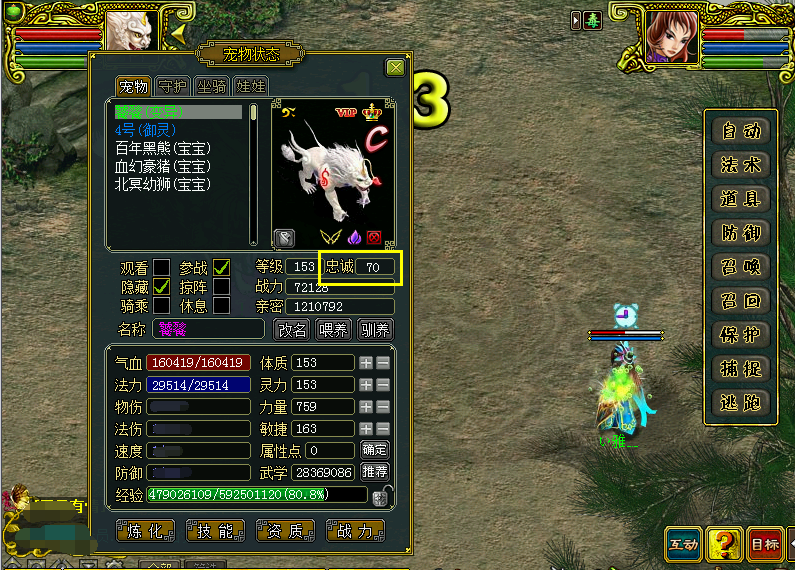This screenshot has width=795, height=570.
Task: Open the pet 技能 skills panel
Action: point(216,531)
